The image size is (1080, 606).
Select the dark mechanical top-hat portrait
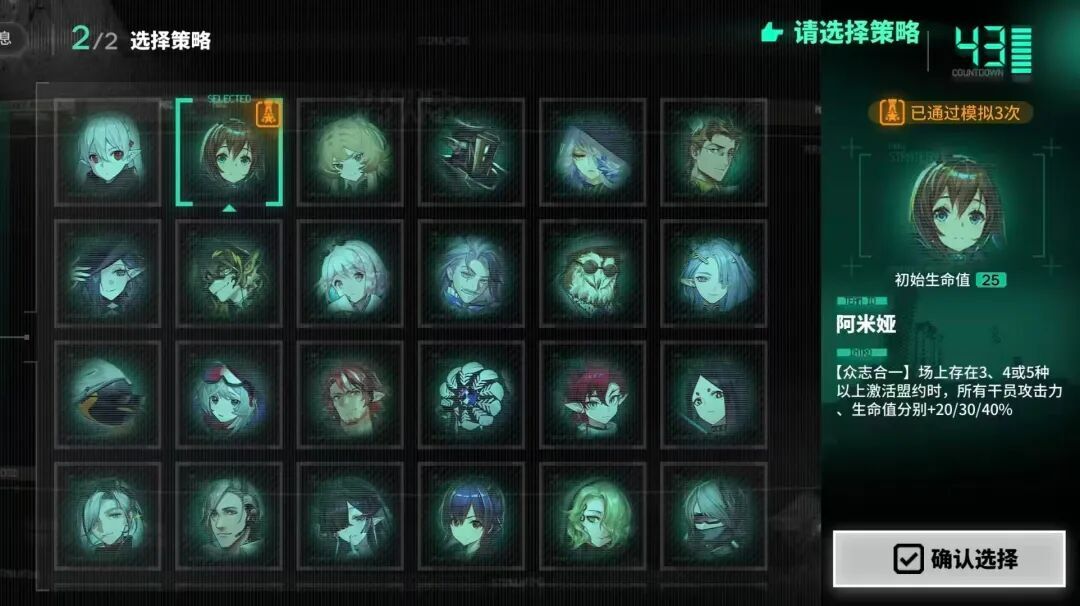pos(471,153)
